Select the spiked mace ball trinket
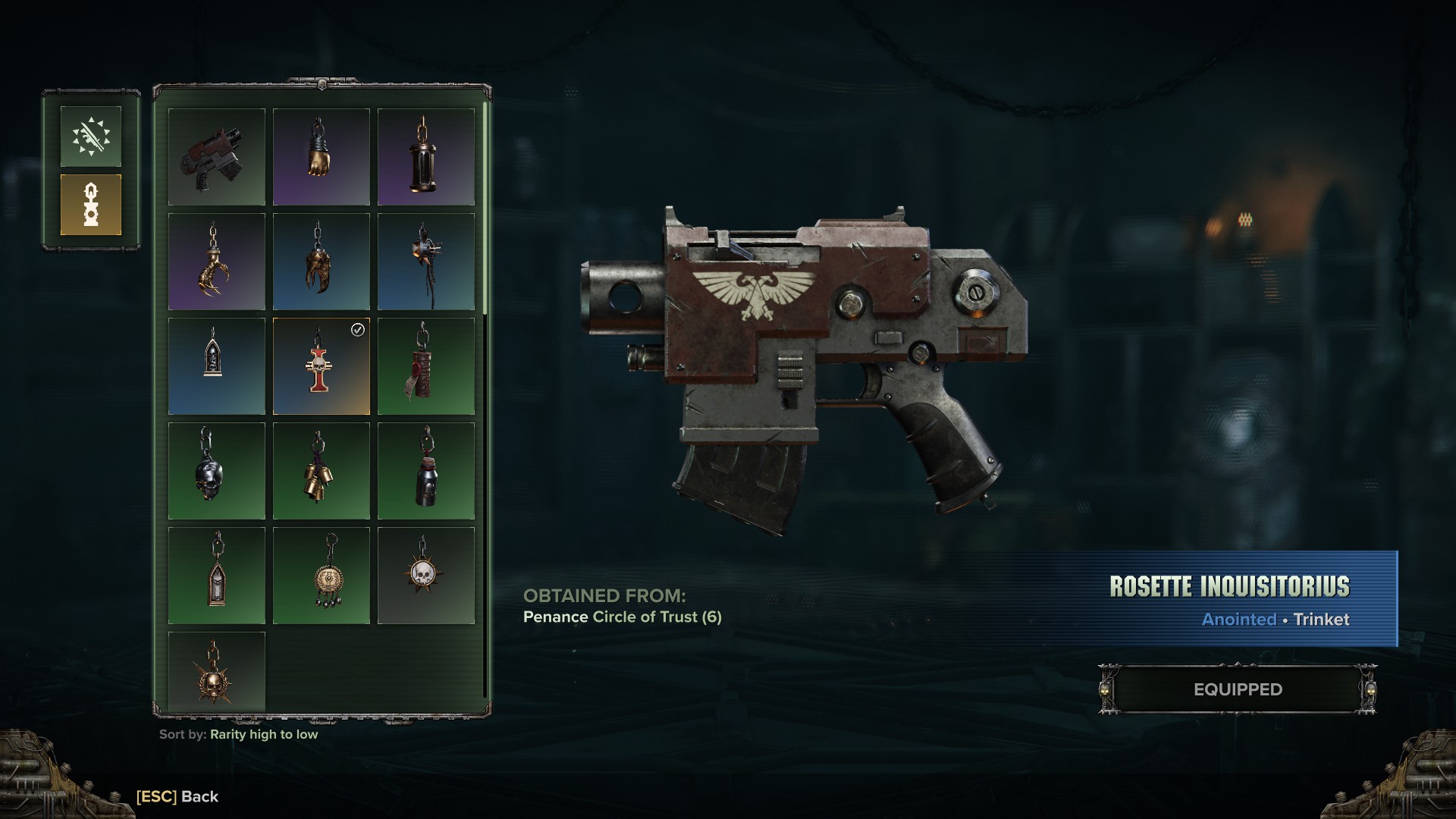This screenshot has height=819, width=1456. 426,262
